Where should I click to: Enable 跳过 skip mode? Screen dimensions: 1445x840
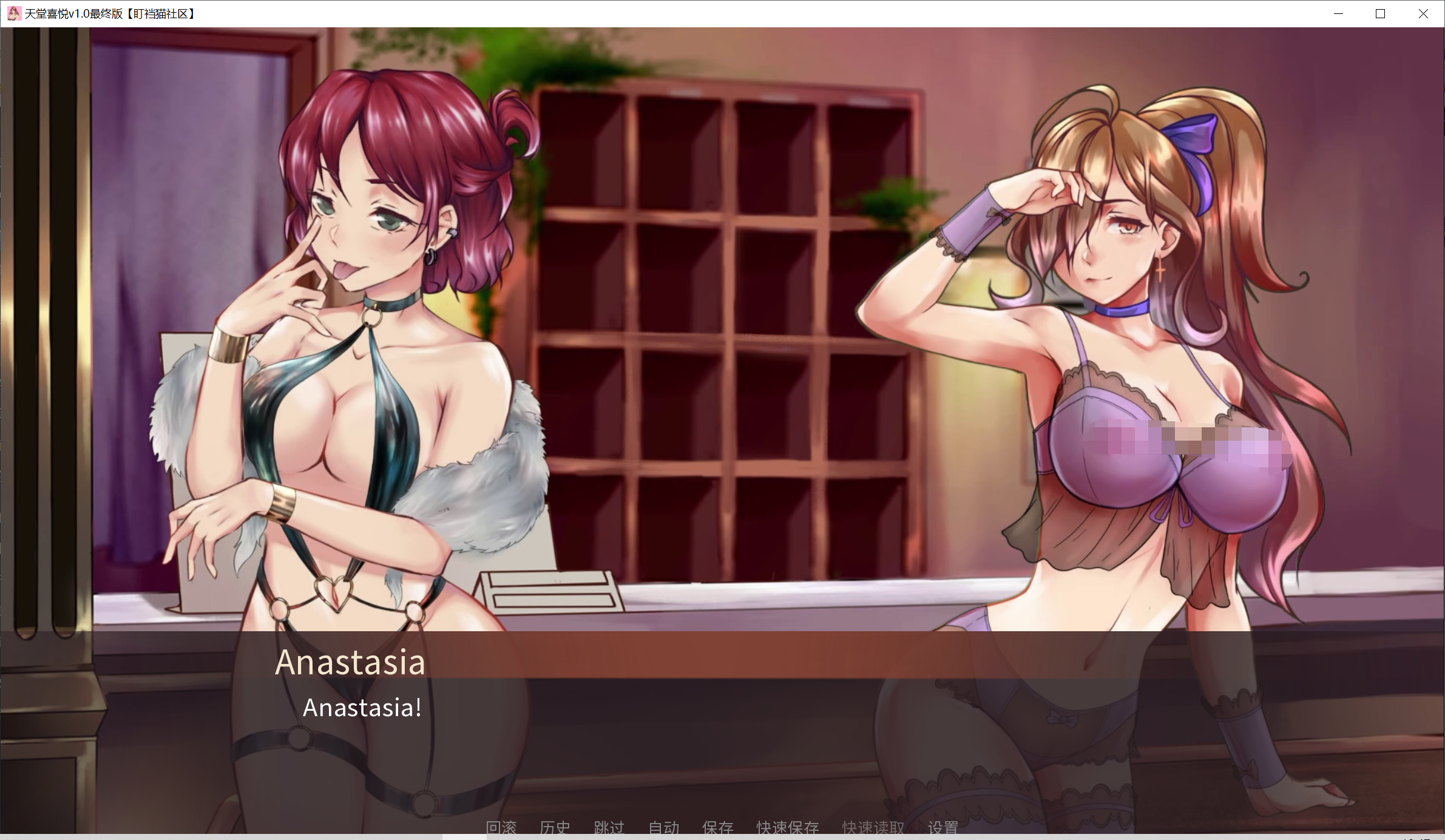coord(609,827)
